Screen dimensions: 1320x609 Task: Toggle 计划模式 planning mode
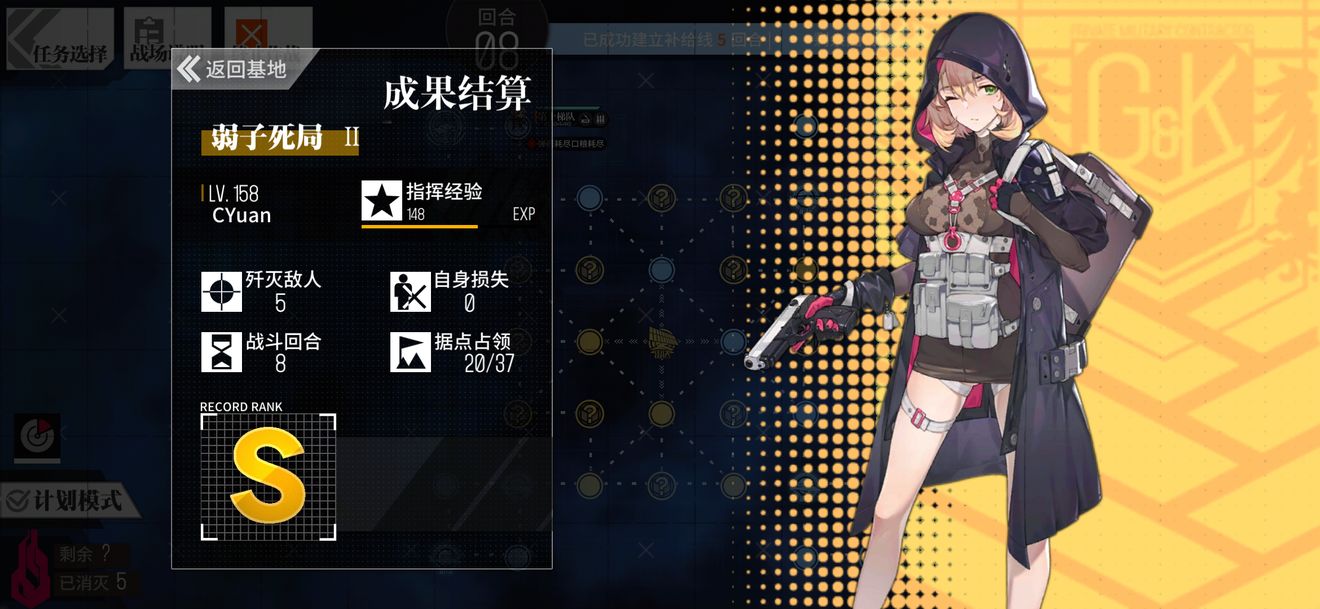66,499
